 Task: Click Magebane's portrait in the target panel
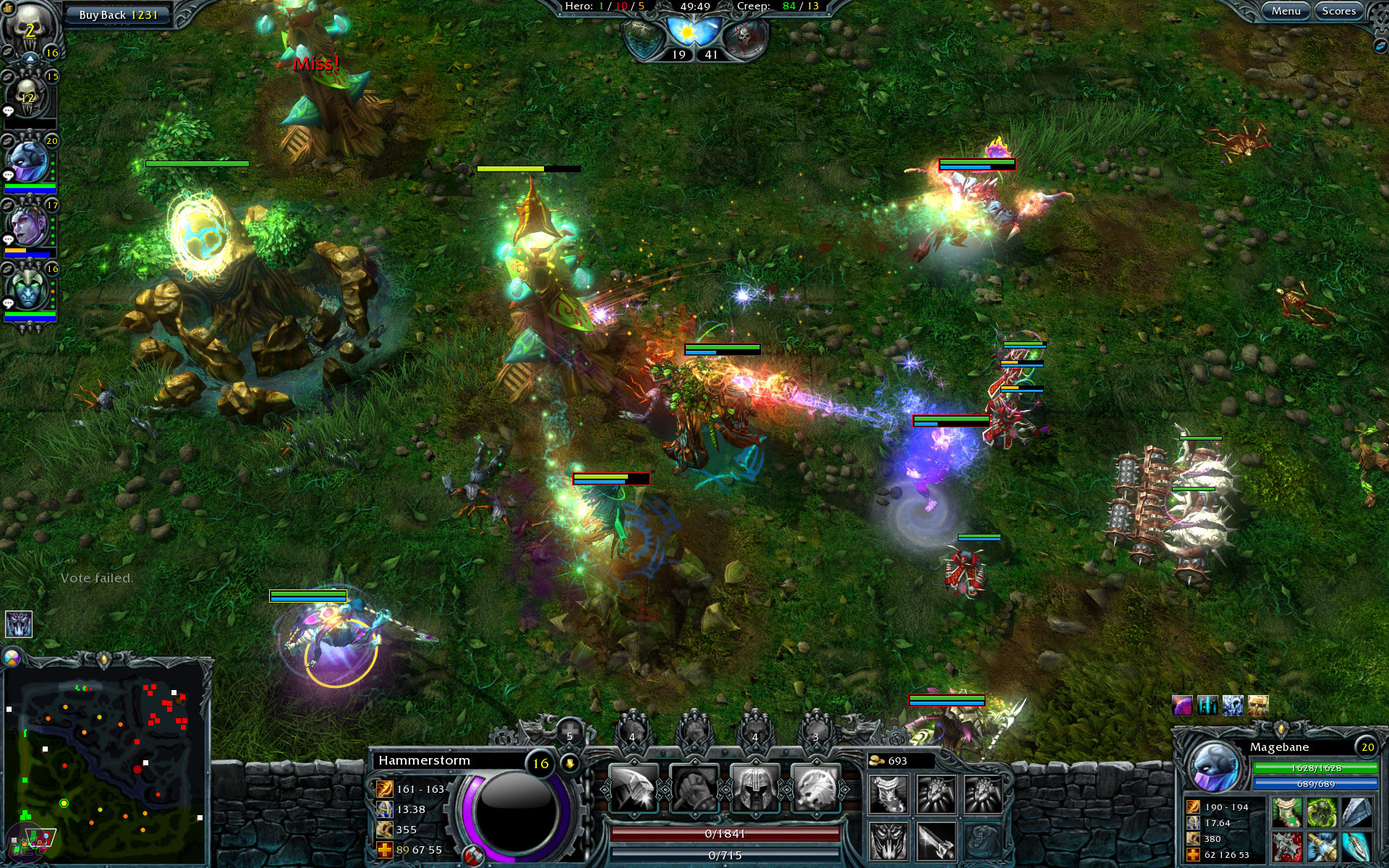1215,767
